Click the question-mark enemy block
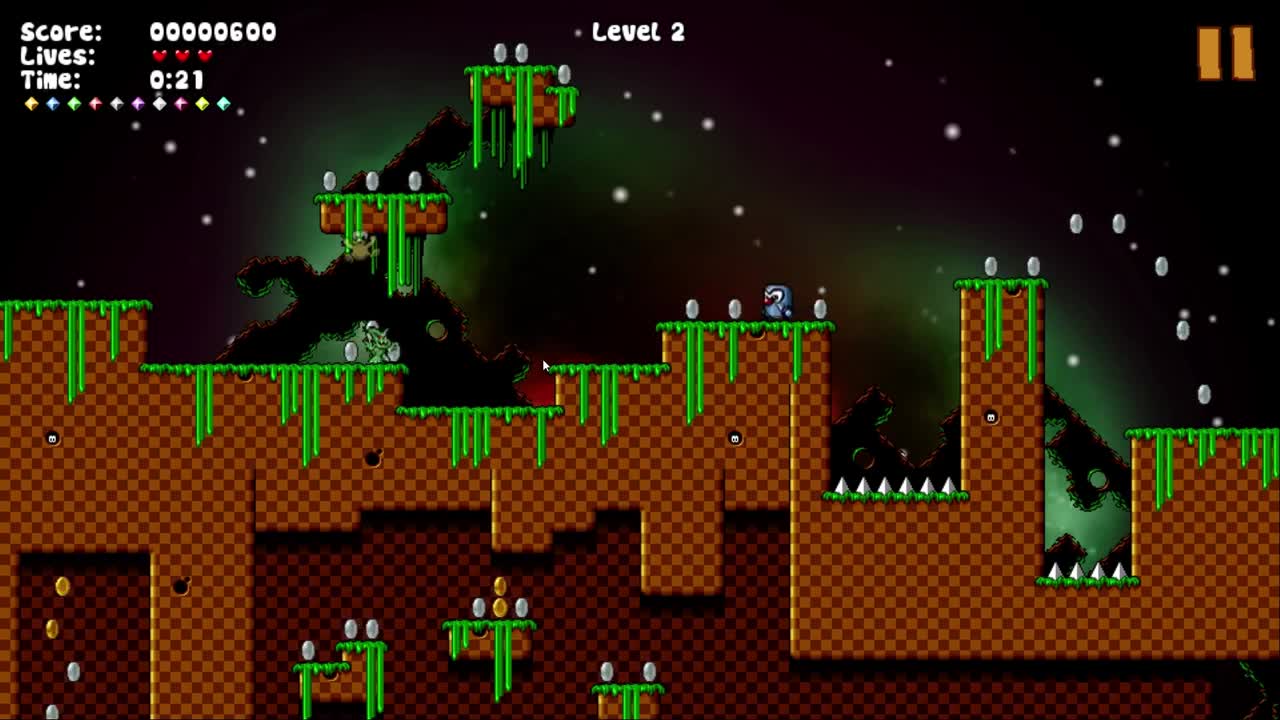The image size is (1280, 720). coord(775,301)
